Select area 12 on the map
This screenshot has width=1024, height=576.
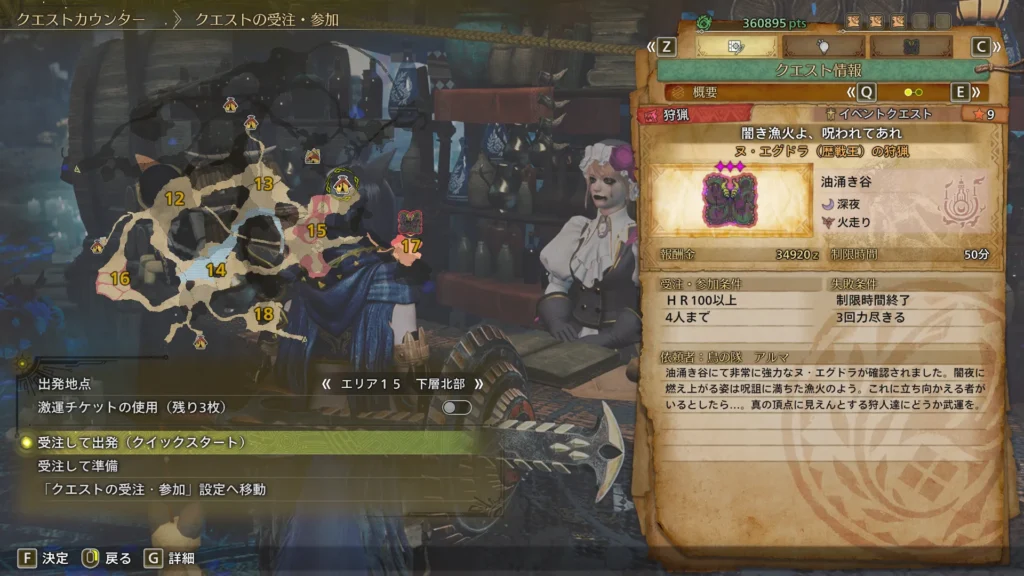coord(175,199)
